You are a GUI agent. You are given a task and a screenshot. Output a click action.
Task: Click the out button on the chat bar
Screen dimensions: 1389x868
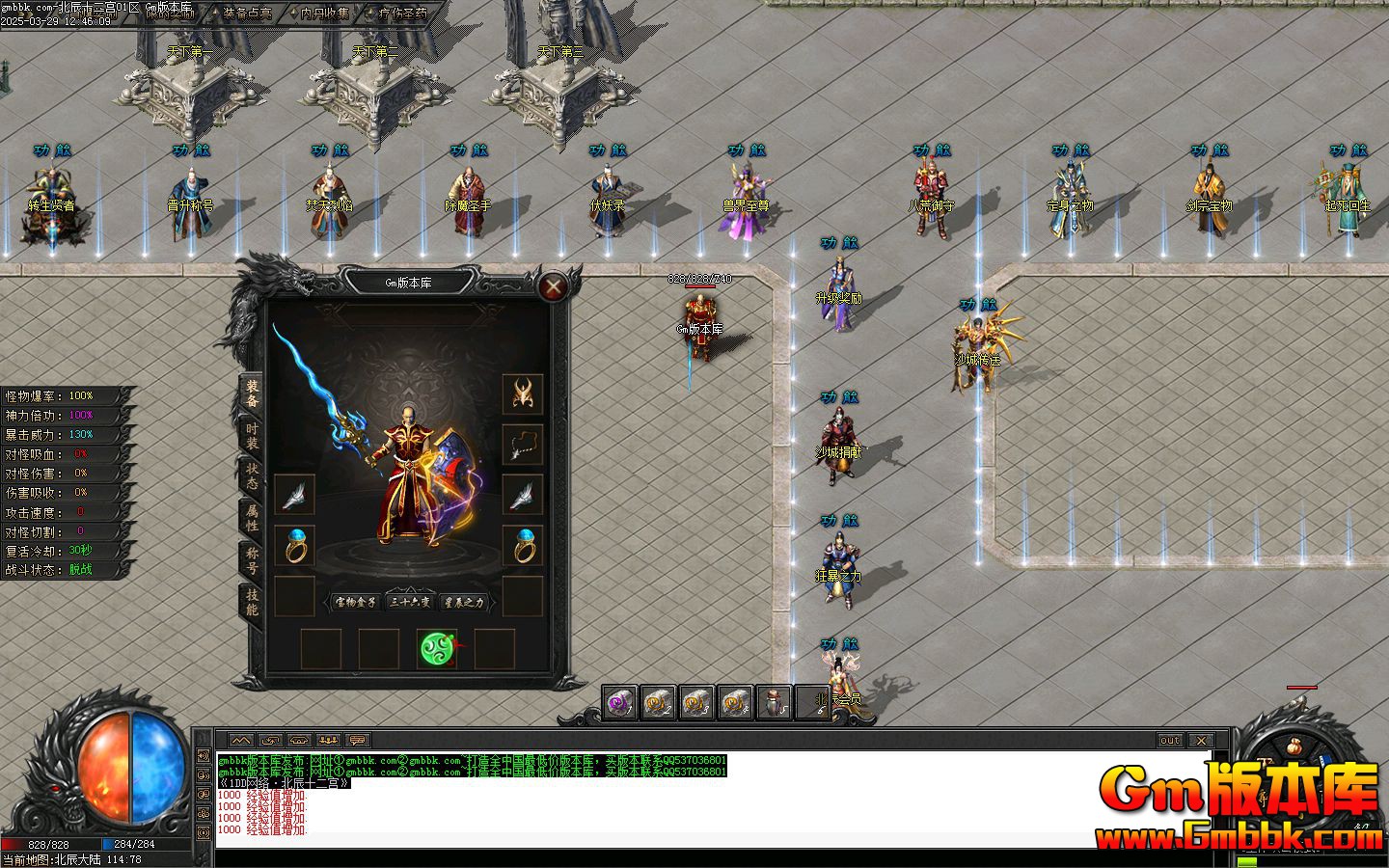tap(1168, 740)
